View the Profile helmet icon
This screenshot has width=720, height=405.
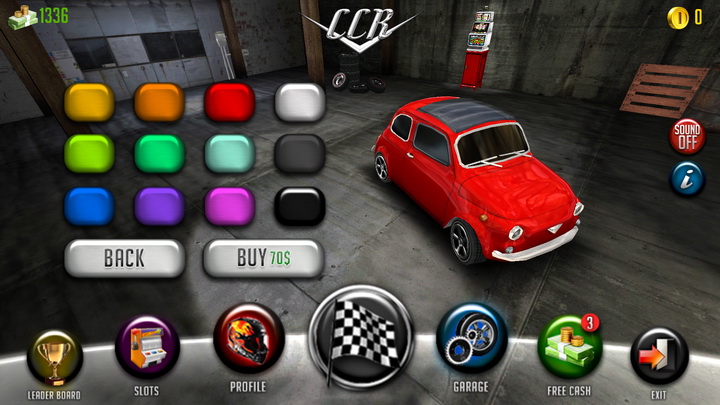(x=248, y=338)
